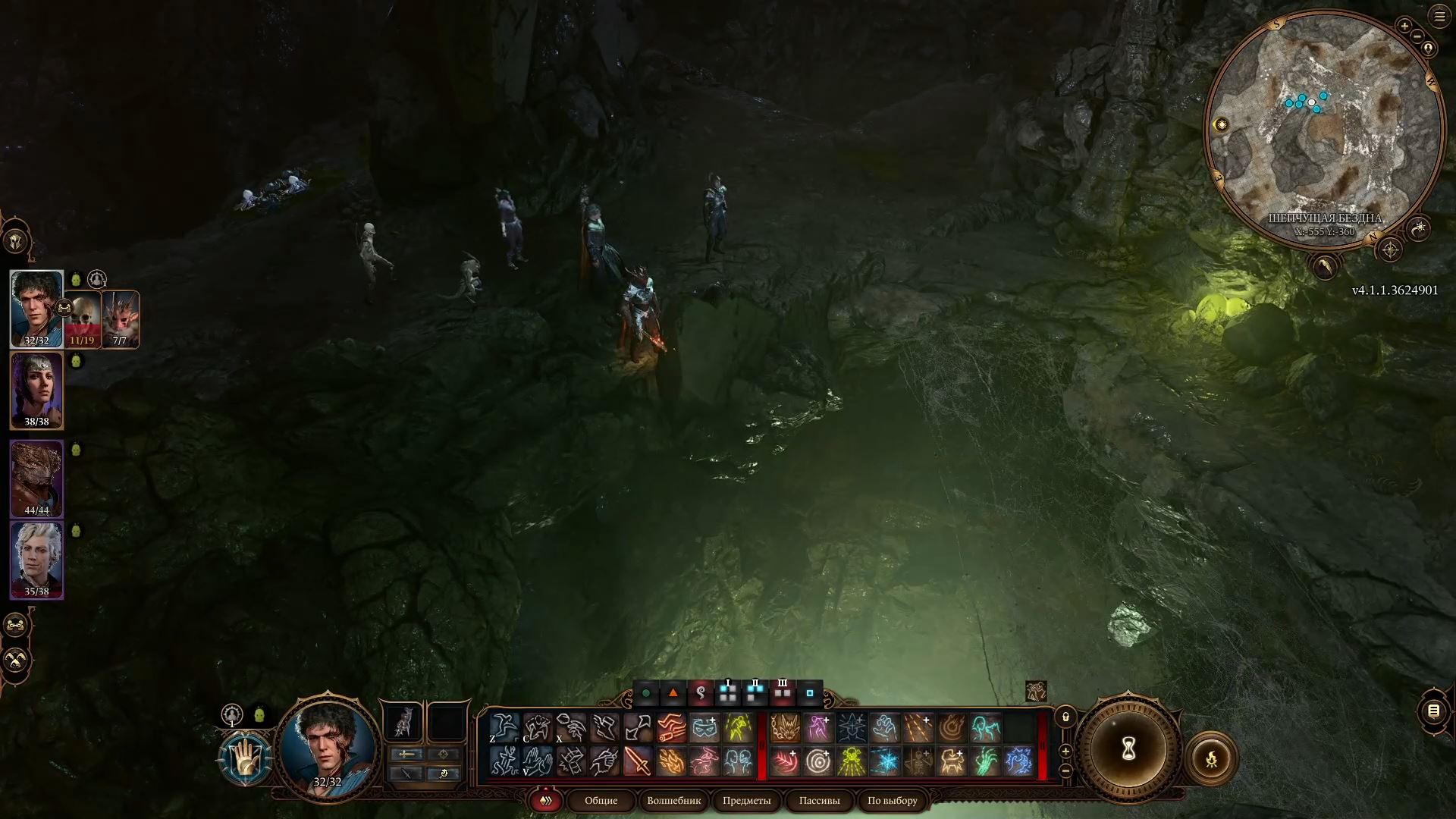Toggle the hotbar lock padlock
Image resolution: width=1456 pixels, height=819 pixels.
[x=1065, y=717]
